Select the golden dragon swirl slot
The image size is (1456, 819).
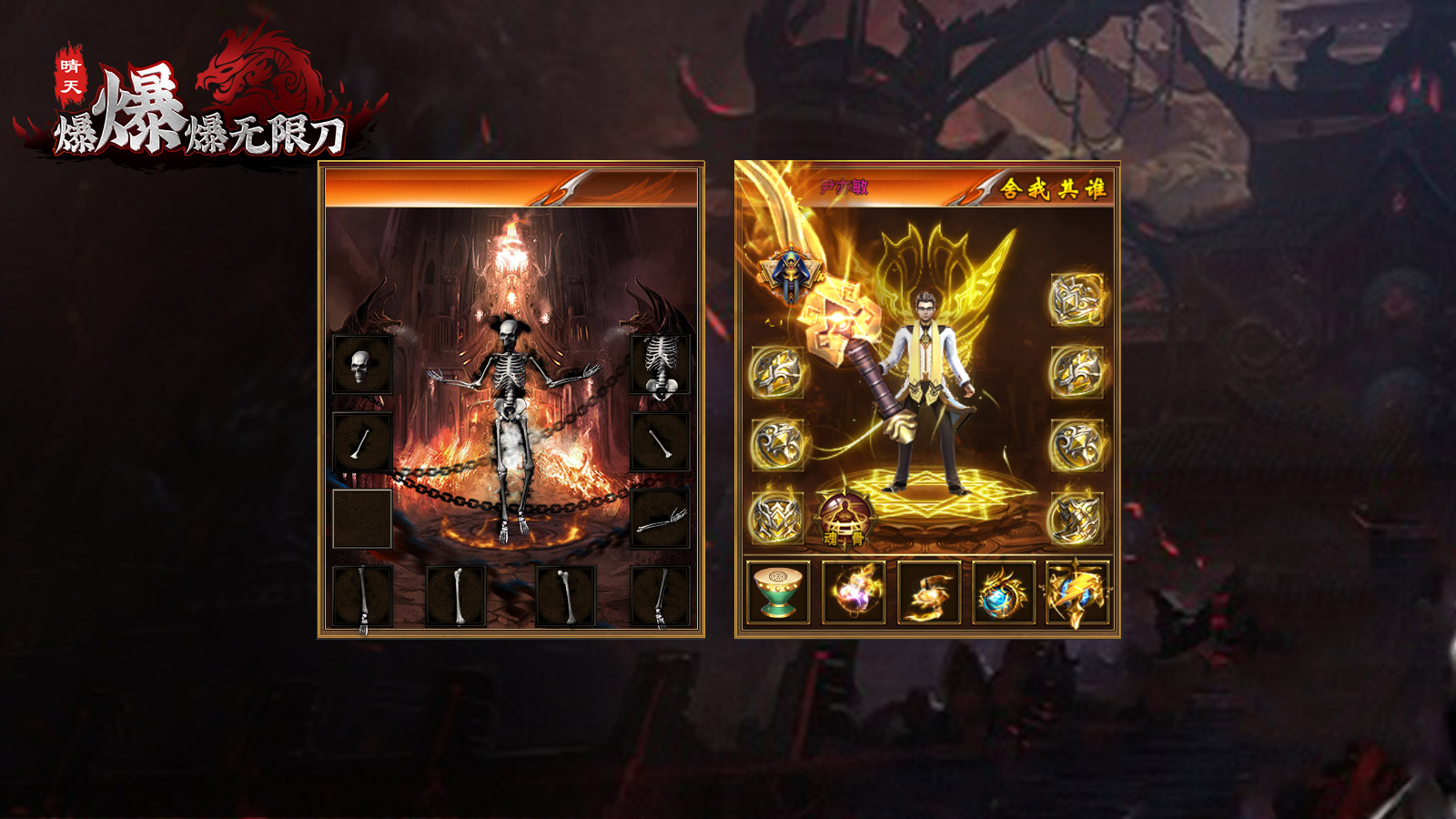928,592
